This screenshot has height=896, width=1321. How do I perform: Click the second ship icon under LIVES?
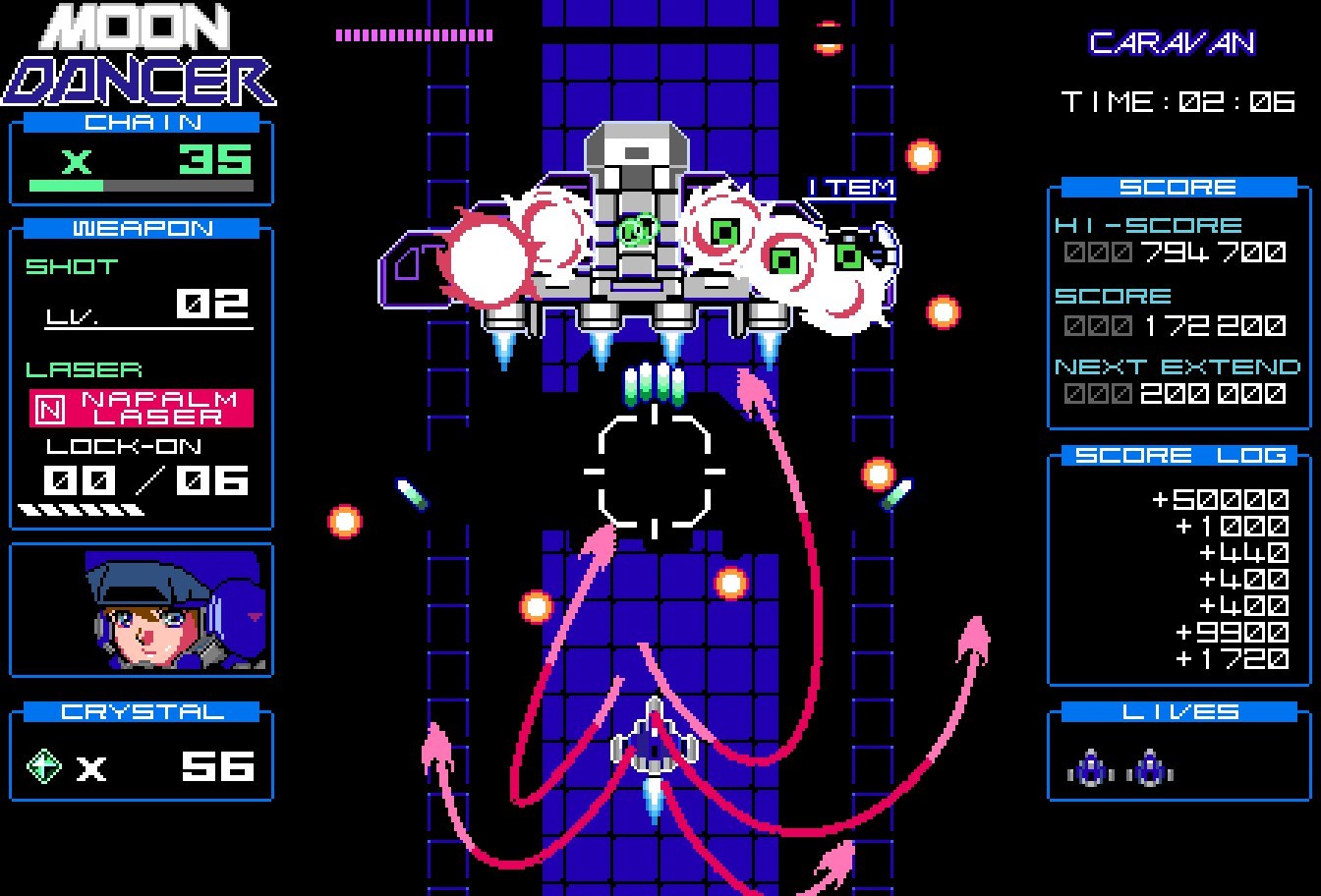pos(1148,770)
